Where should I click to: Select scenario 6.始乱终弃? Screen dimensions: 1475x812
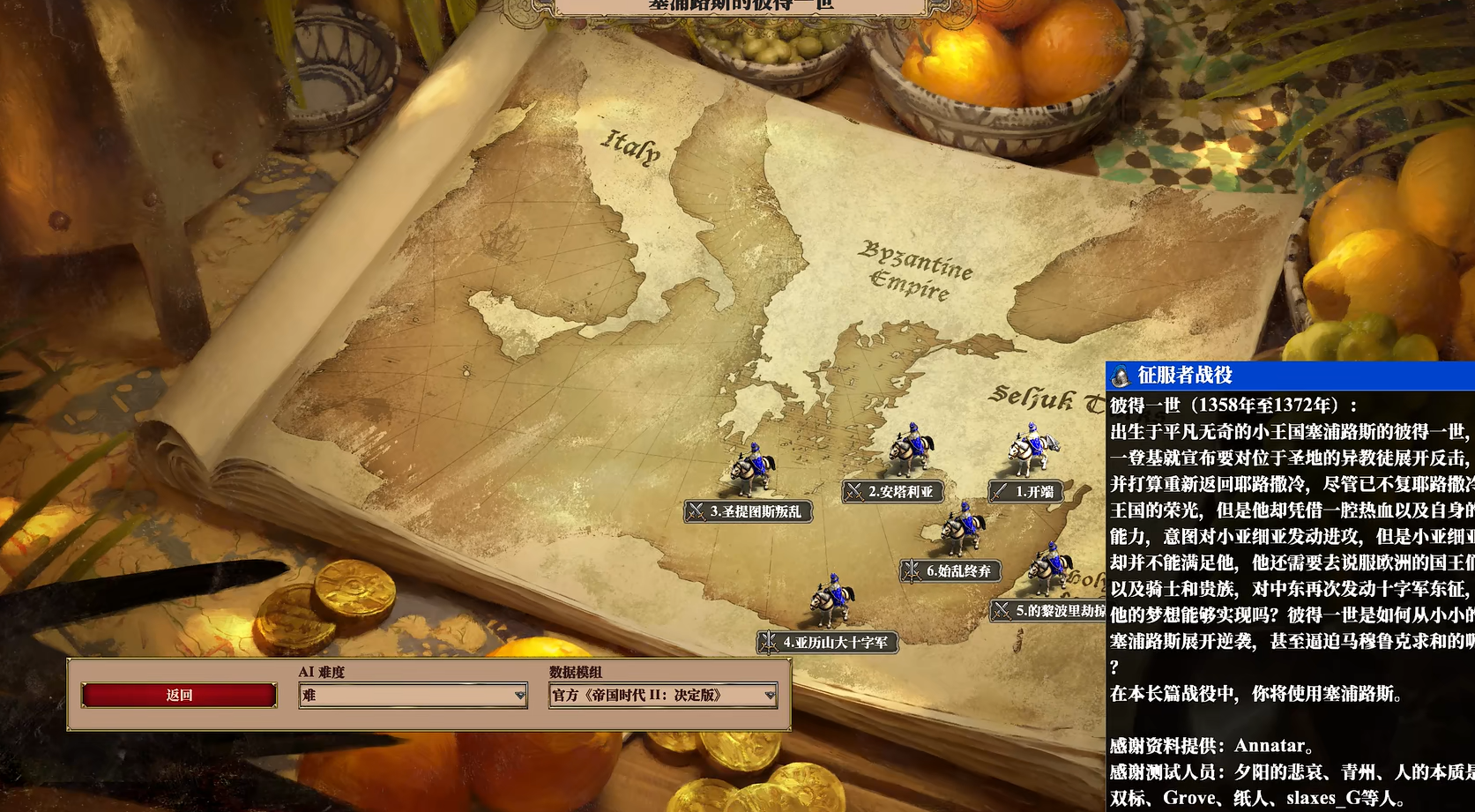(950, 571)
